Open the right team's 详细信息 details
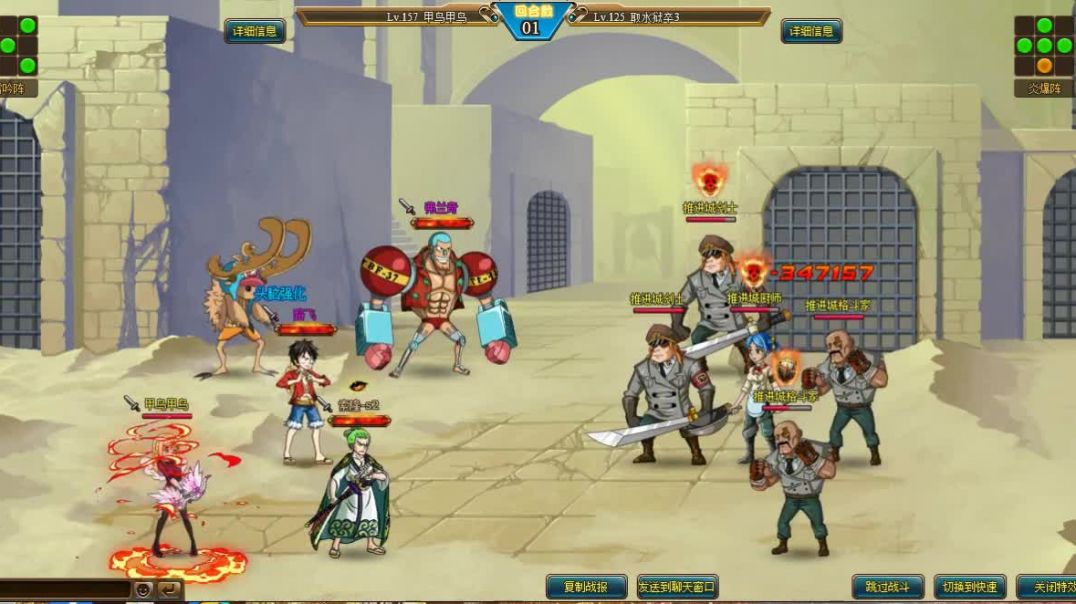 [811, 31]
